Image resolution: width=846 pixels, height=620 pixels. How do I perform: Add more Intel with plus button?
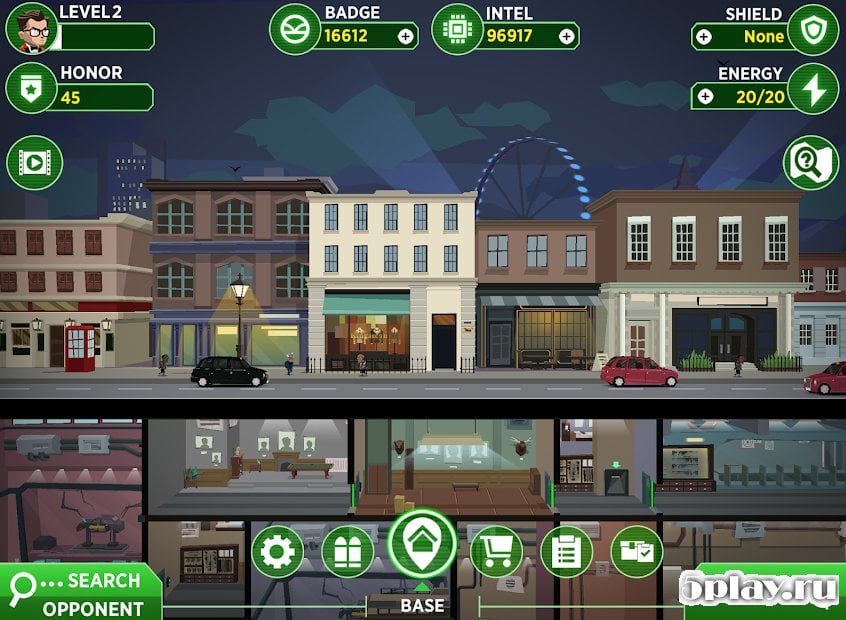(x=566, y=36)
